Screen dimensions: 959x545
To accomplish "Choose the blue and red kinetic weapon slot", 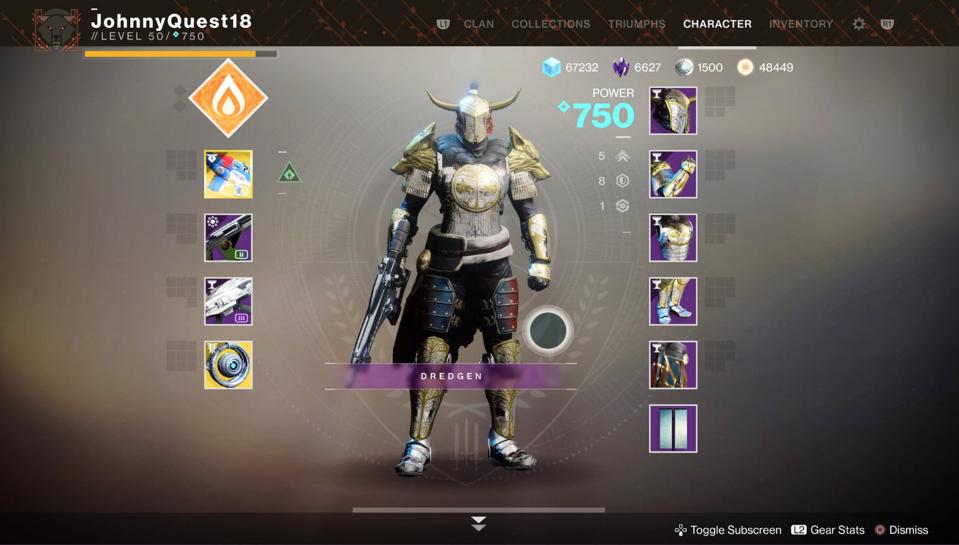I will [228, 174].
